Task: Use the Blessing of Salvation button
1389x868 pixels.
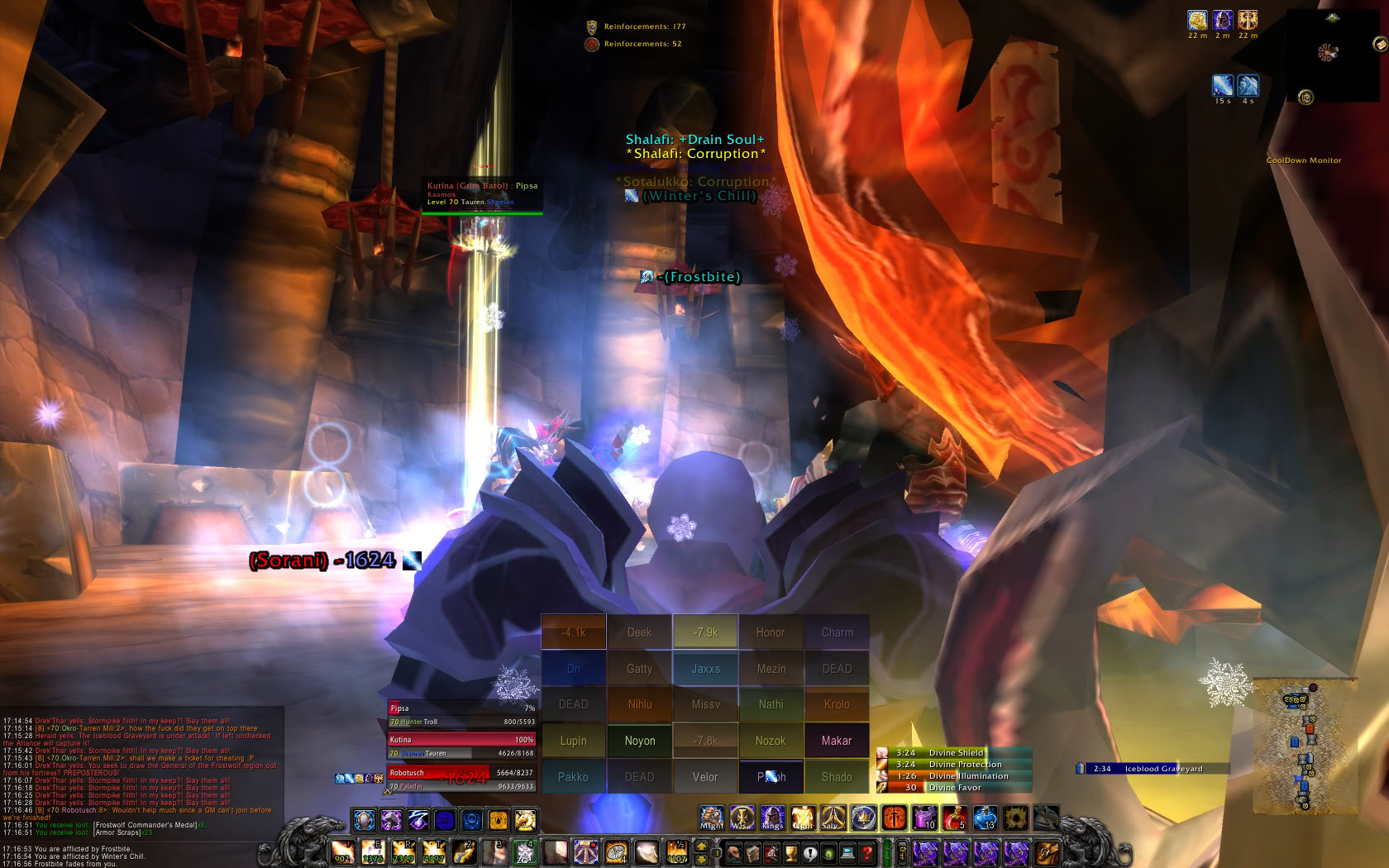Action: [x=833, y=818]
